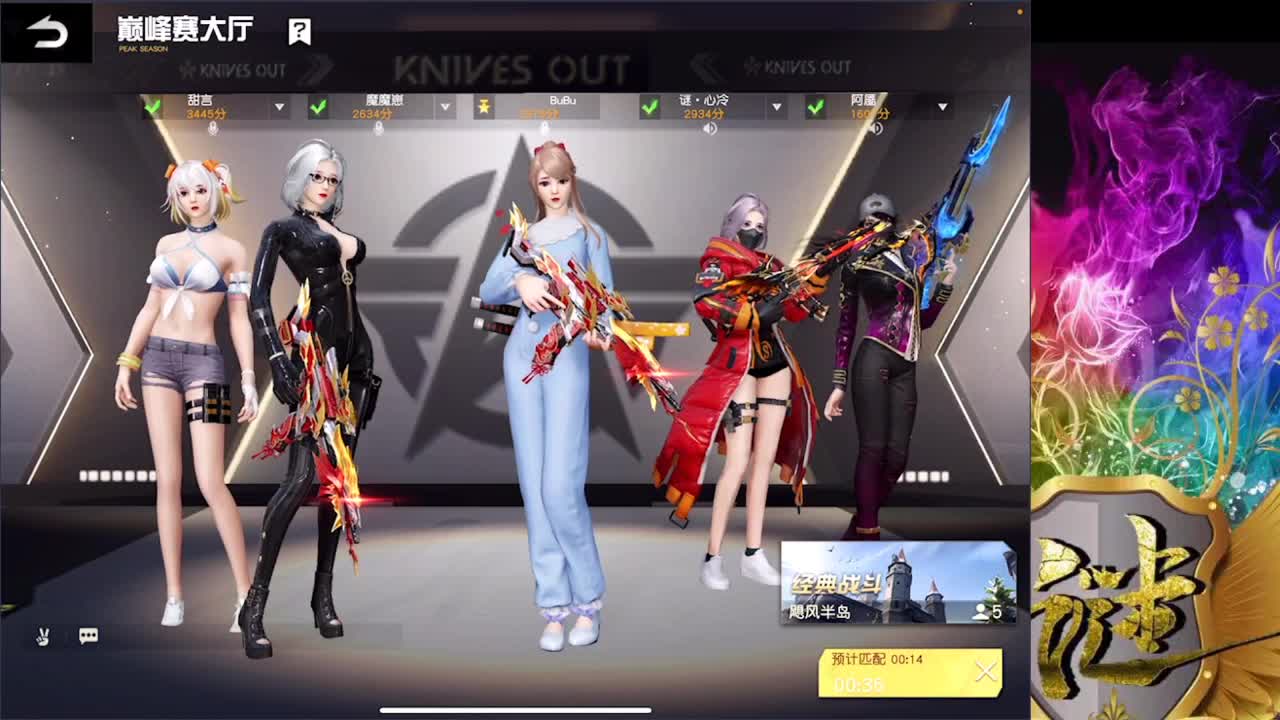Expand the dropdown next to 阿屈

[941, 107]
